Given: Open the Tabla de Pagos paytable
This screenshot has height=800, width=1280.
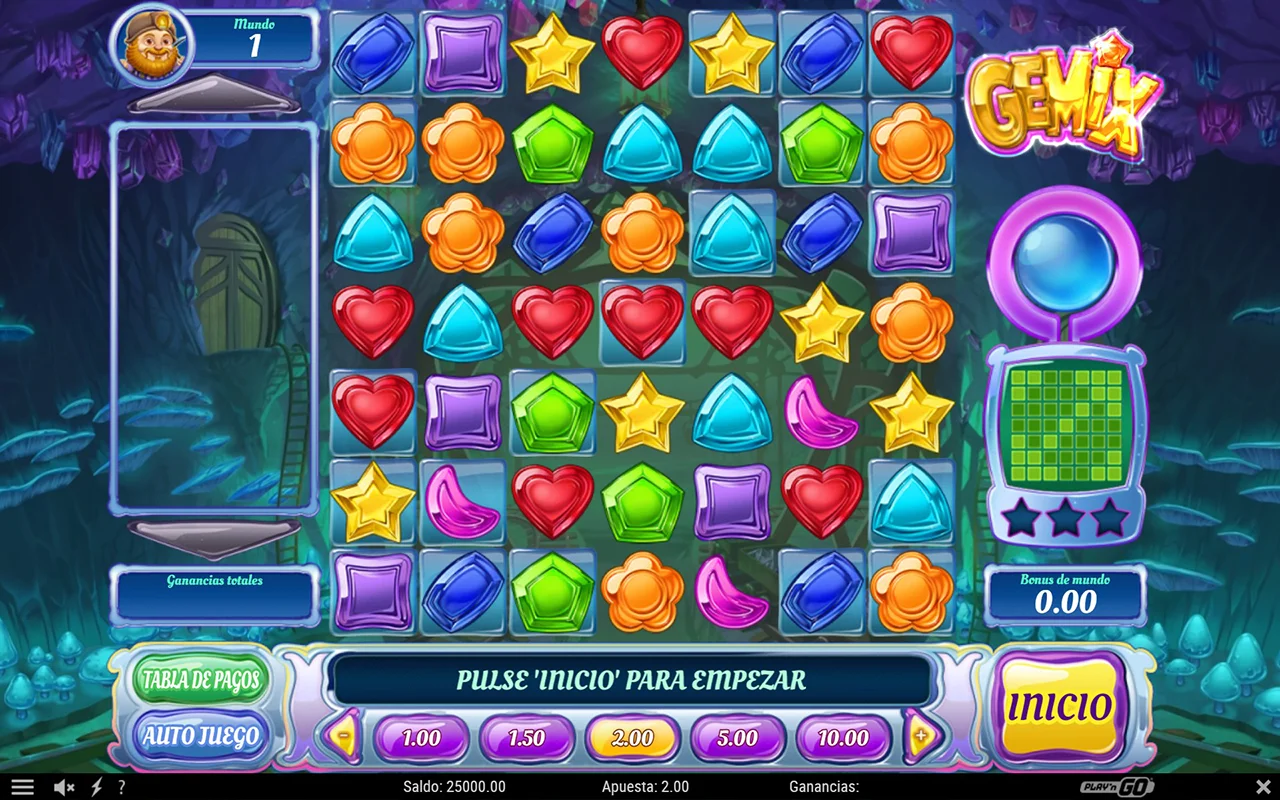Looking at the screenshot, I should [x=201, y=680].
